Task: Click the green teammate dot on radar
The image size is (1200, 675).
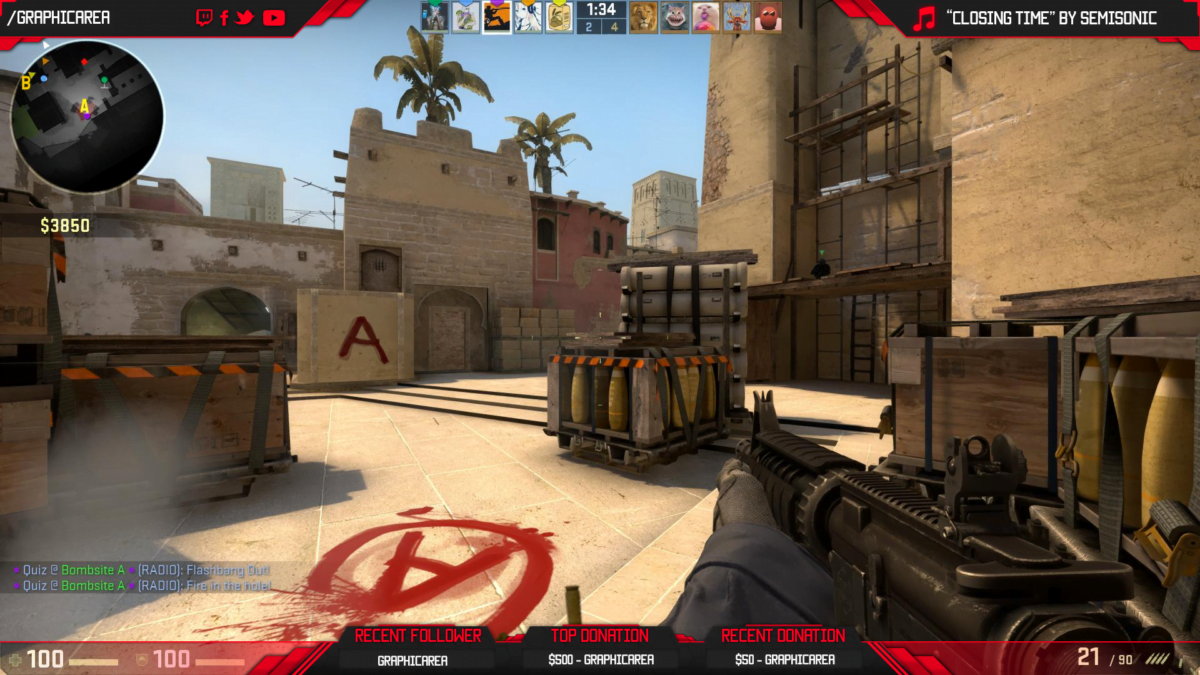Action: pyautogui.click(x=103, y=81)
